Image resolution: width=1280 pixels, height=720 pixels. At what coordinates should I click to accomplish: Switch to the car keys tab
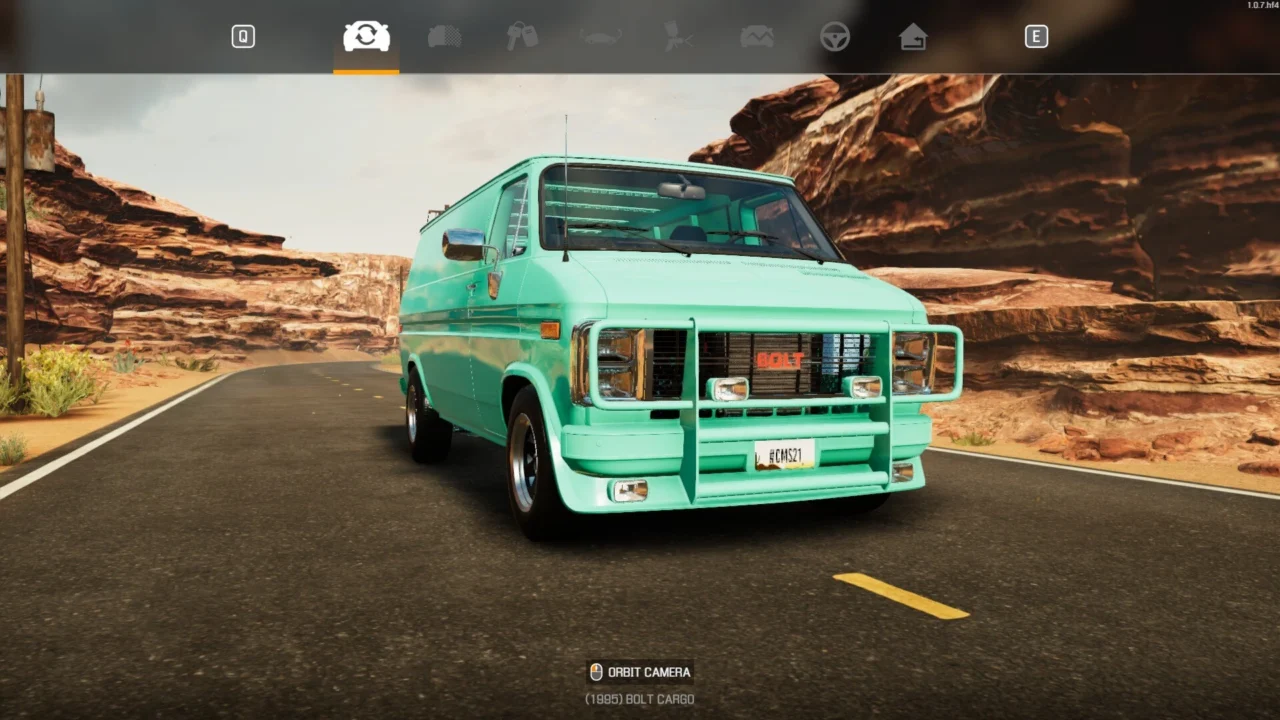pos(522,37)
